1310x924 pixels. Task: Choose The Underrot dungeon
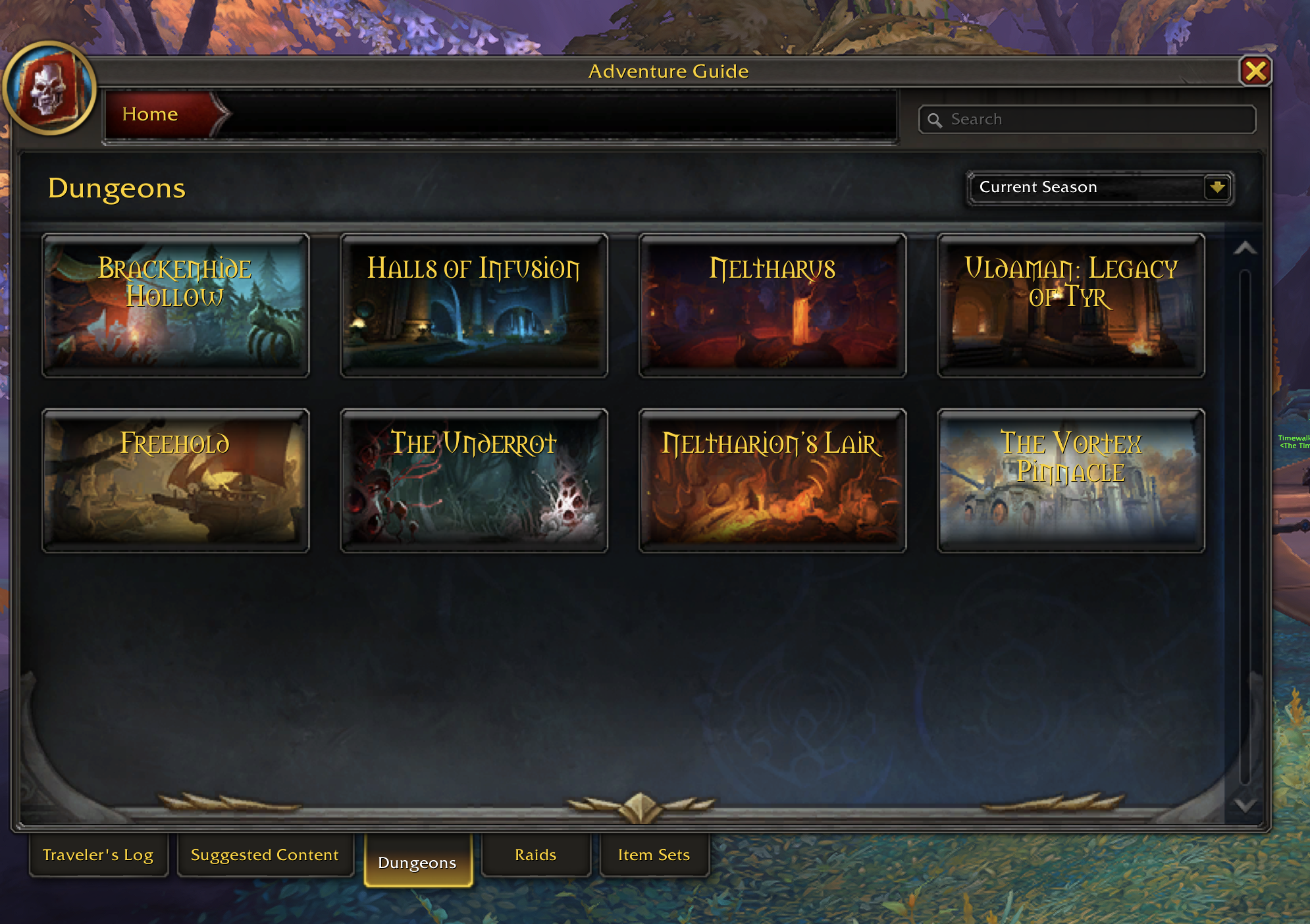[x=474, y=480]
